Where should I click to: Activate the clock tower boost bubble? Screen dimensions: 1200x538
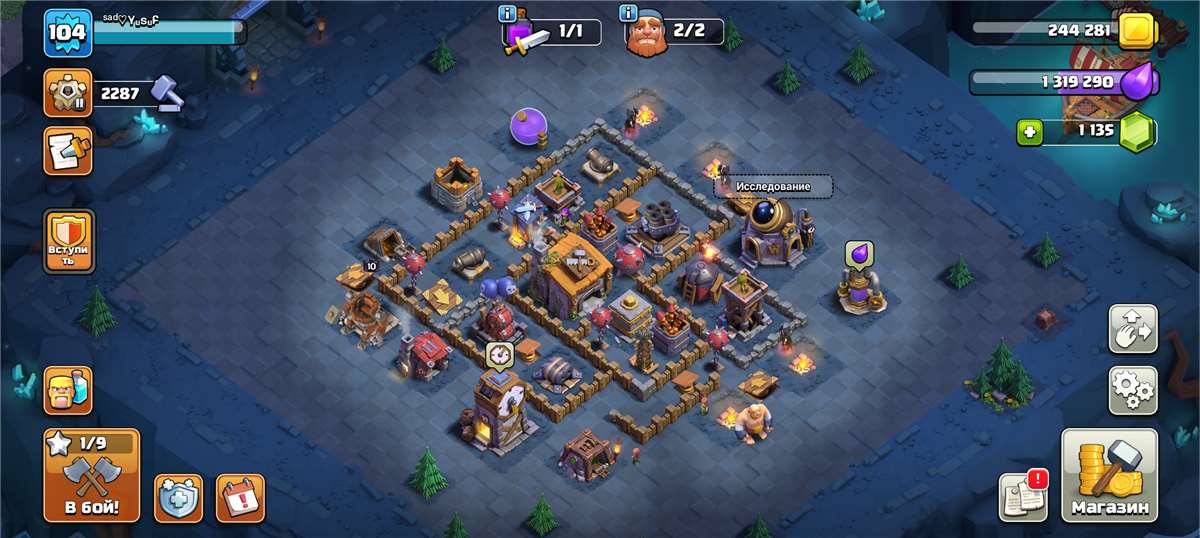coord(499,353)
